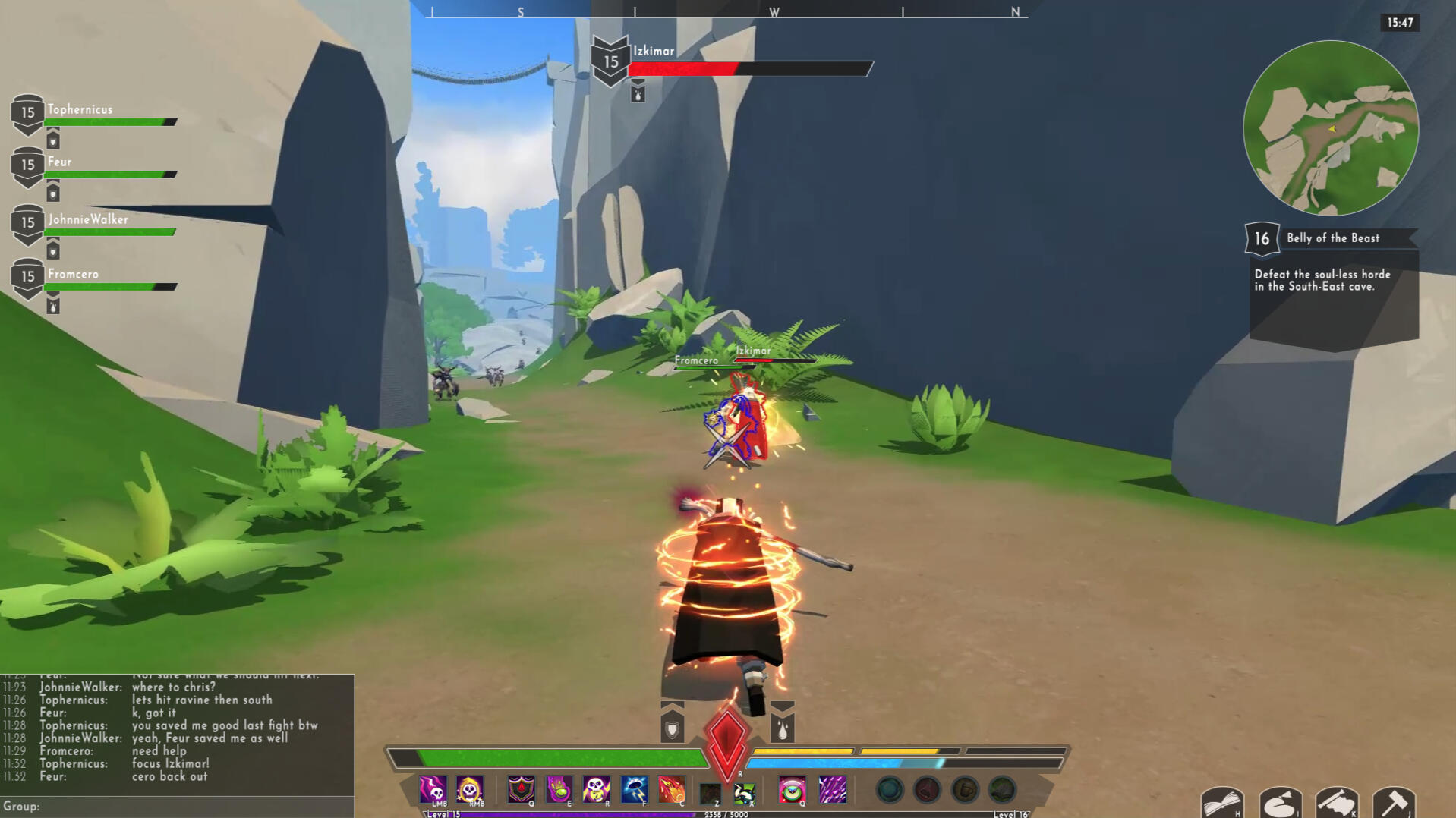The width and height of the screenshot is (1456, 818).
Task: Activate the purple lightning skull ability
Action: coord(433,790)
